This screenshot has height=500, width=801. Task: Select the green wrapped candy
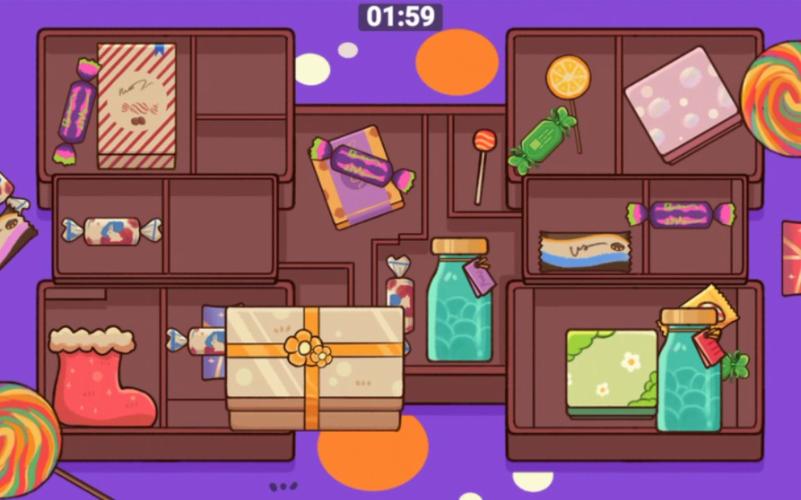click(542, 140)
